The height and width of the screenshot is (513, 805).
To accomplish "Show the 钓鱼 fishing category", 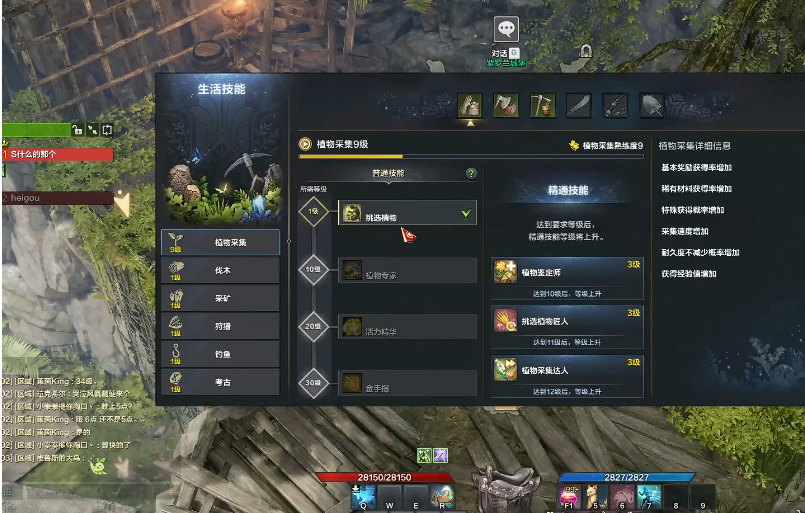I will 220,353.
